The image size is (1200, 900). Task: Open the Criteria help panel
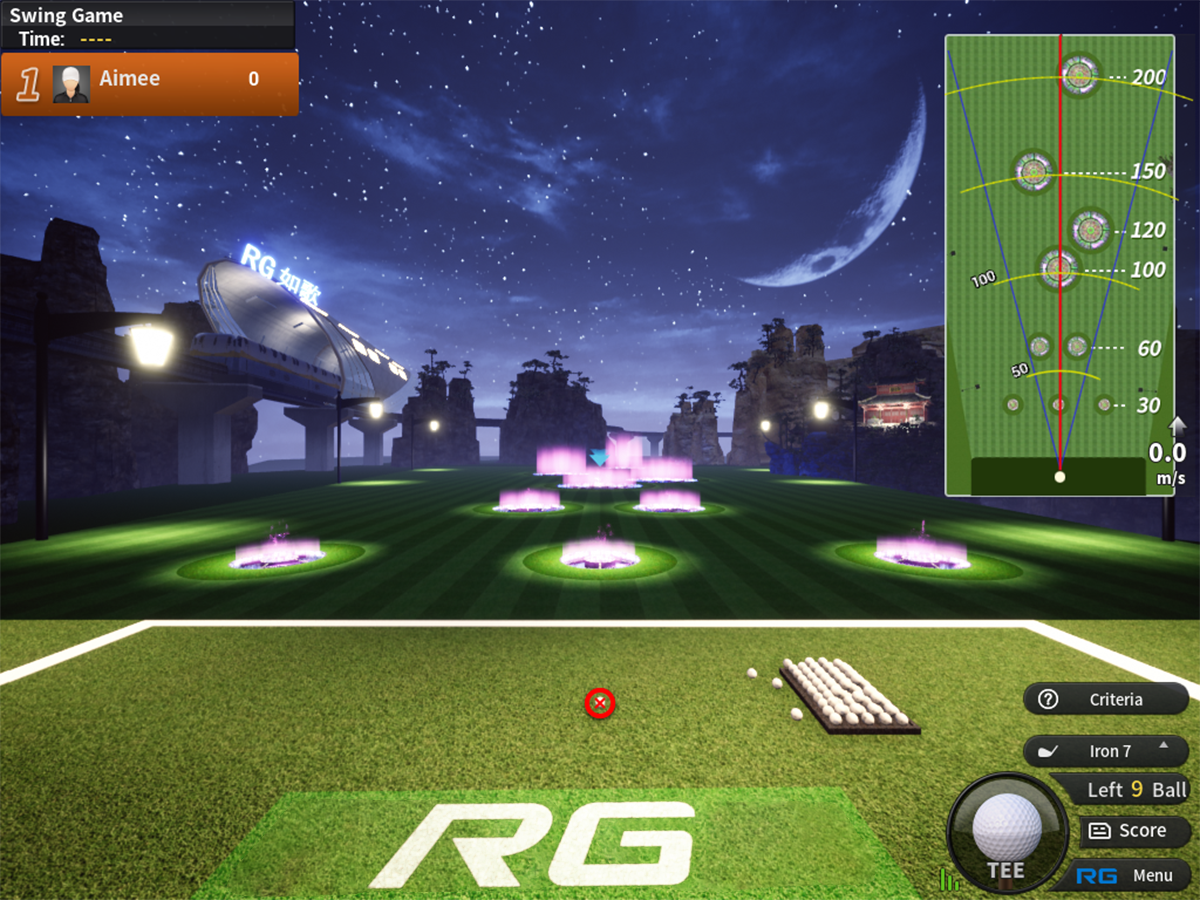pyautogui.click(x=1105, y=700)
